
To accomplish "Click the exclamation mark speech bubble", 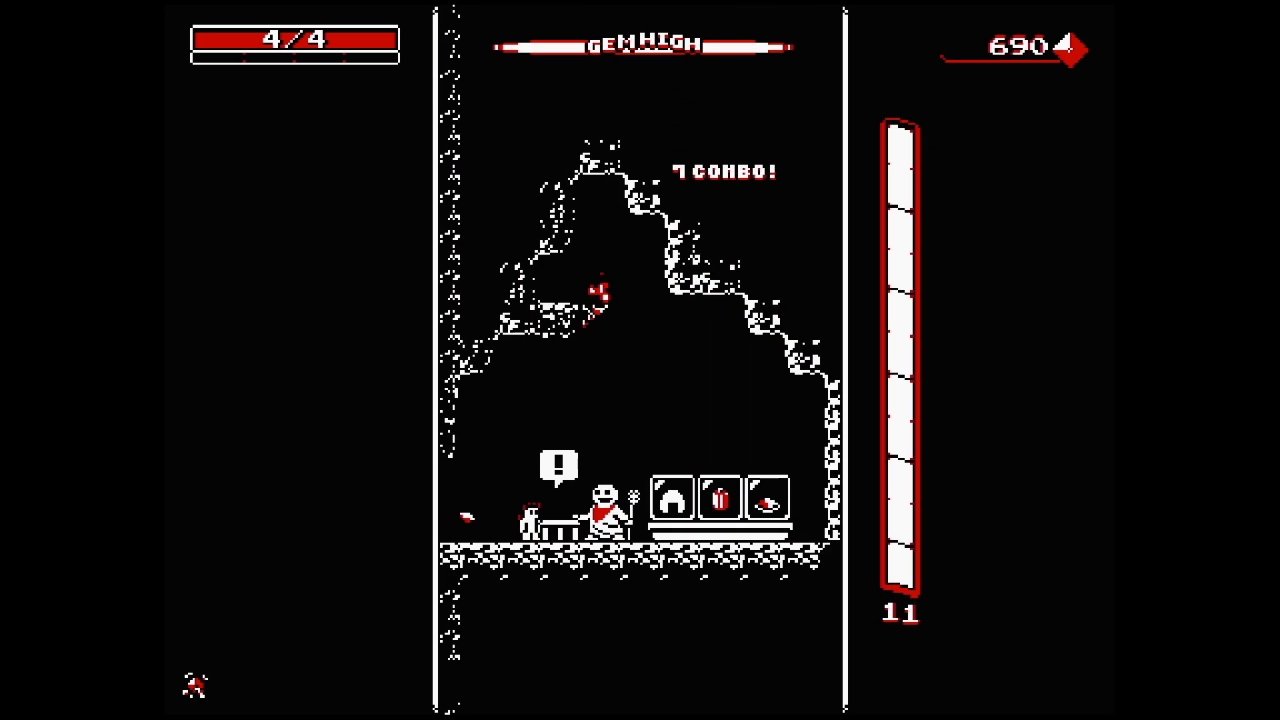I will (557, 463).
